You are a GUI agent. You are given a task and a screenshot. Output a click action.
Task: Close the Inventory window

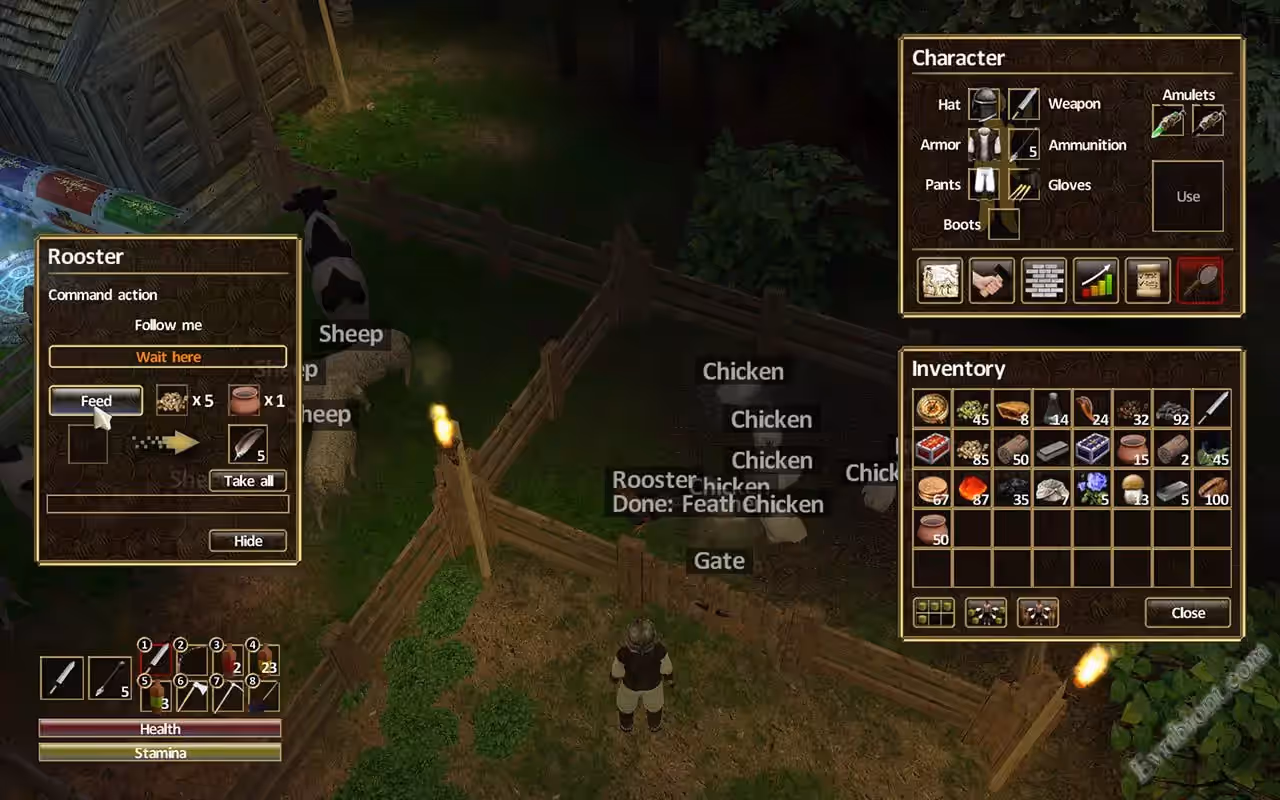click(1187, 613)
